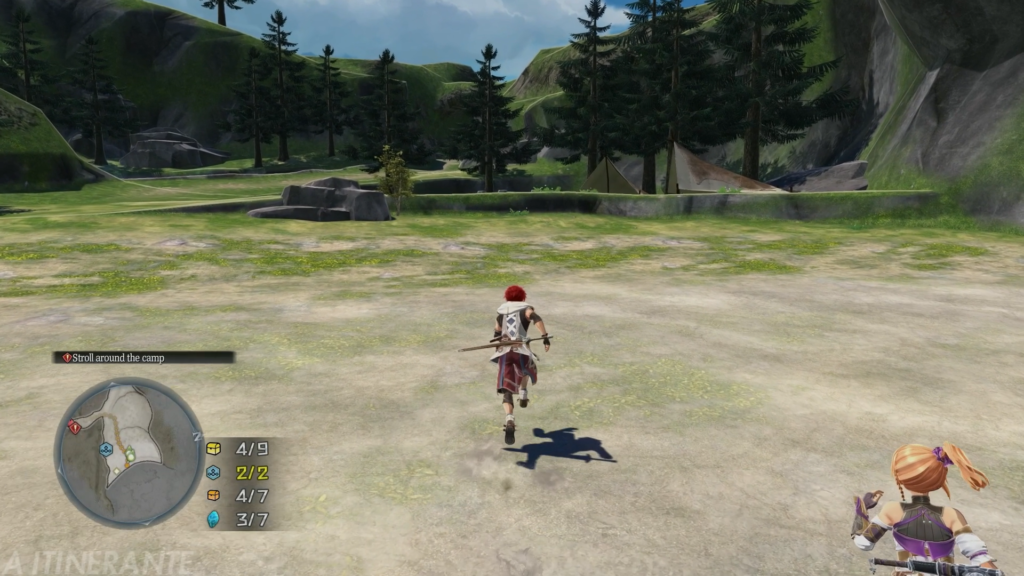Click the red quest marker on minimap
Image resolution: width=1024 pixels, height=576 pixels.
pyautogui.click(x=74, y=427)
